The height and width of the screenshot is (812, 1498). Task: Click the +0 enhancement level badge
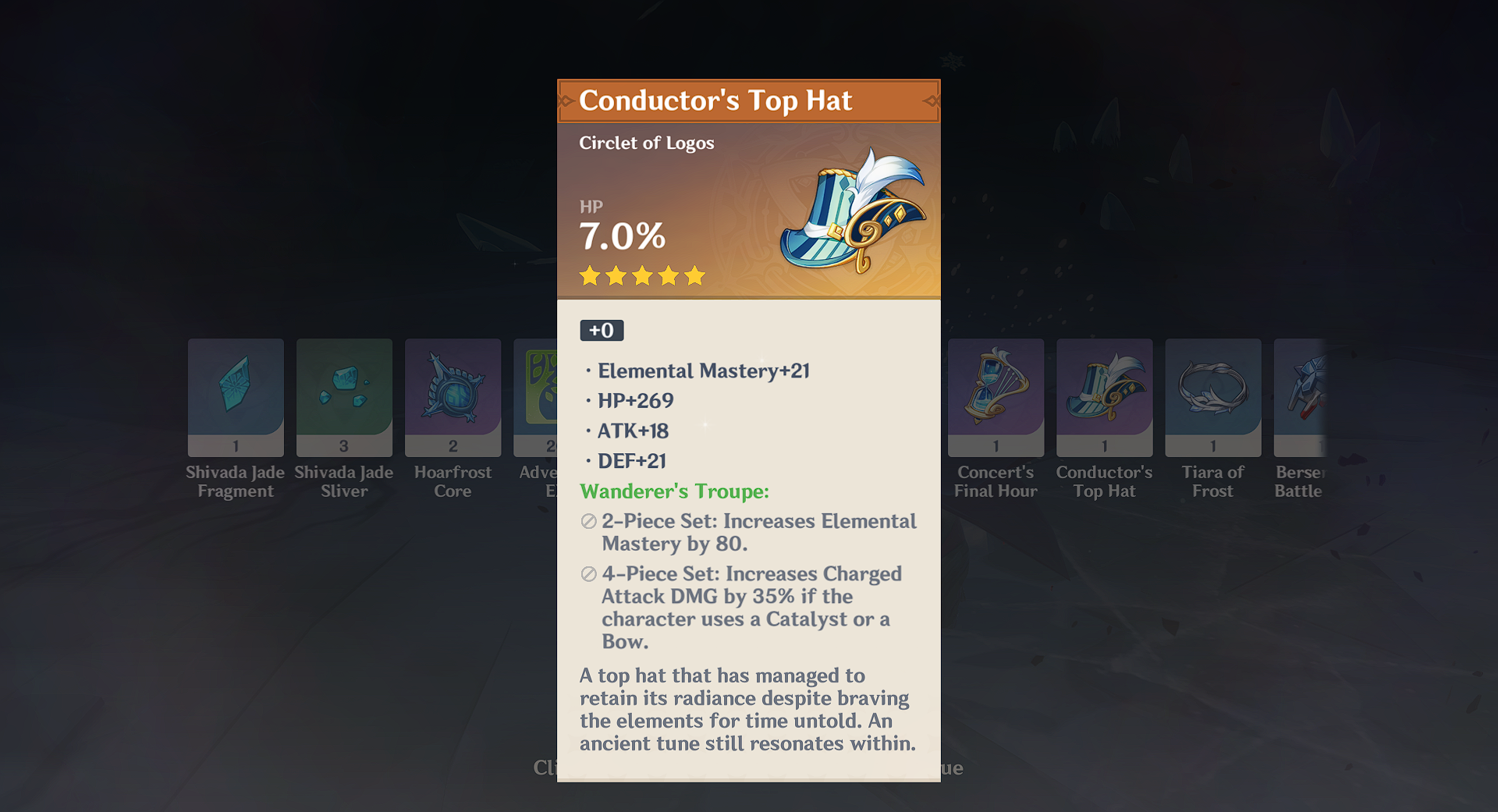pos(601,330)
